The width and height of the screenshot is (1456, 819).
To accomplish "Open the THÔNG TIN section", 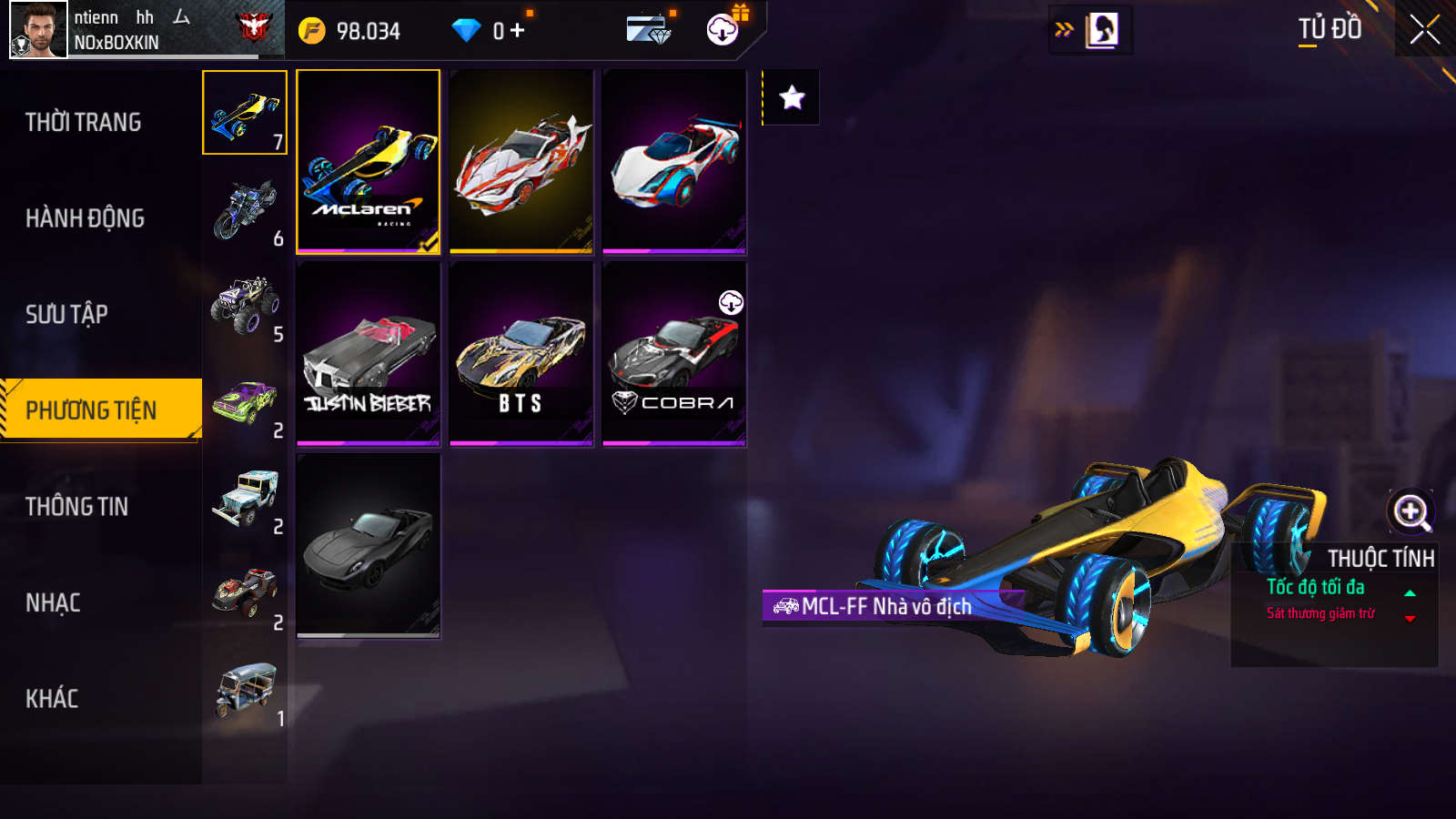I will (x=77, y=507).
